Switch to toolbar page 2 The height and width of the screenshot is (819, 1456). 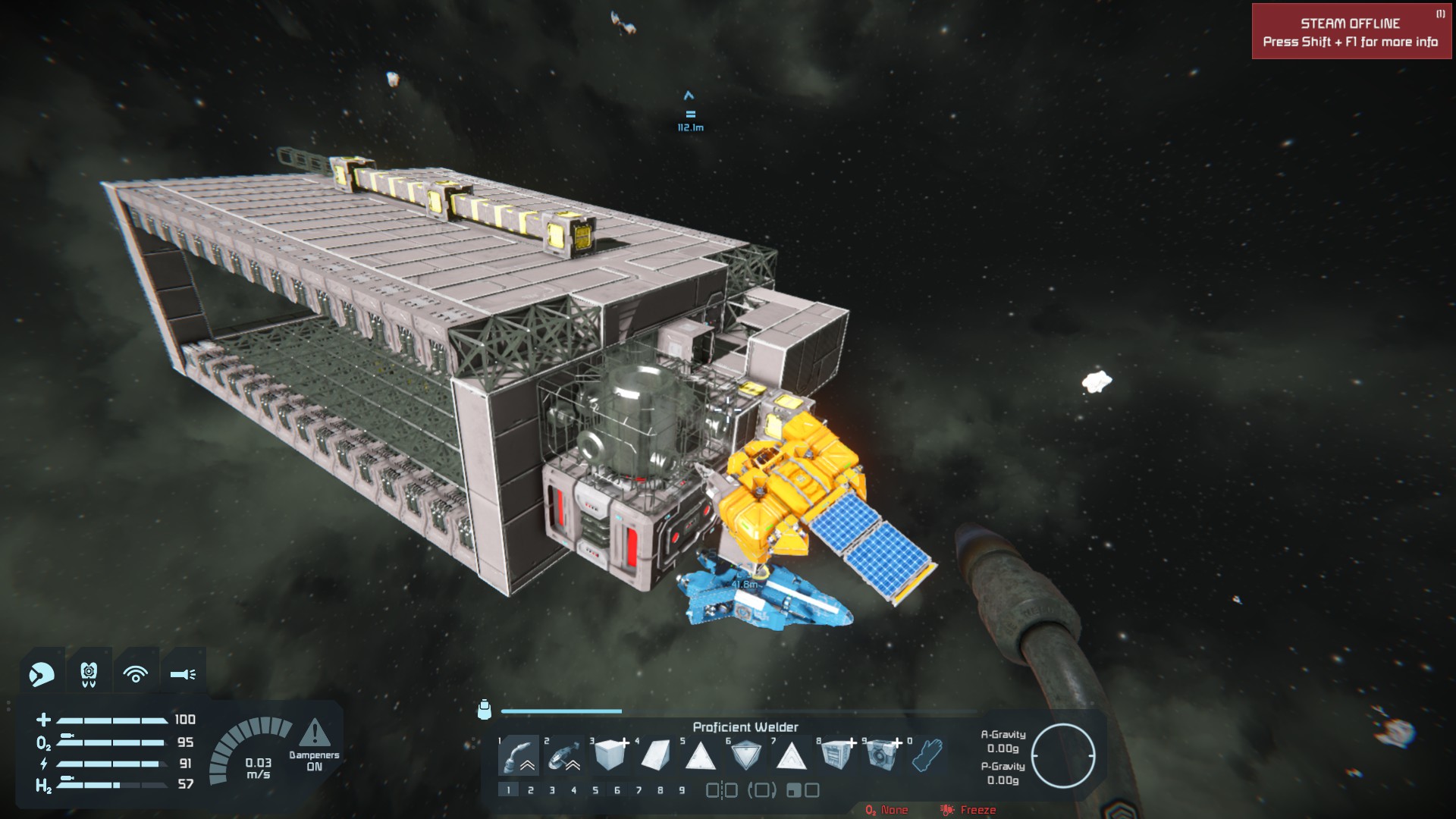click(x=530, y=790)
